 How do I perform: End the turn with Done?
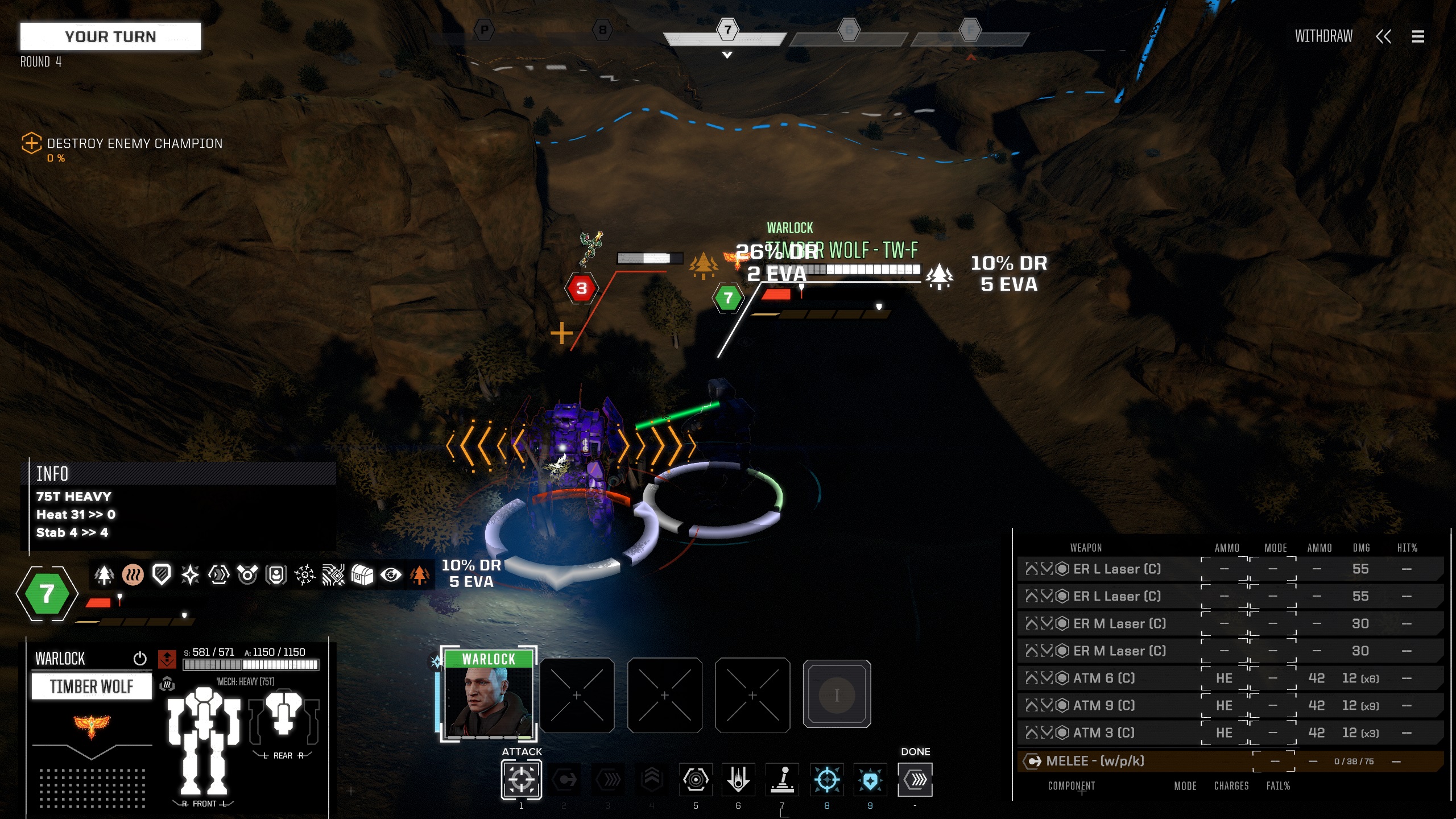915,779
